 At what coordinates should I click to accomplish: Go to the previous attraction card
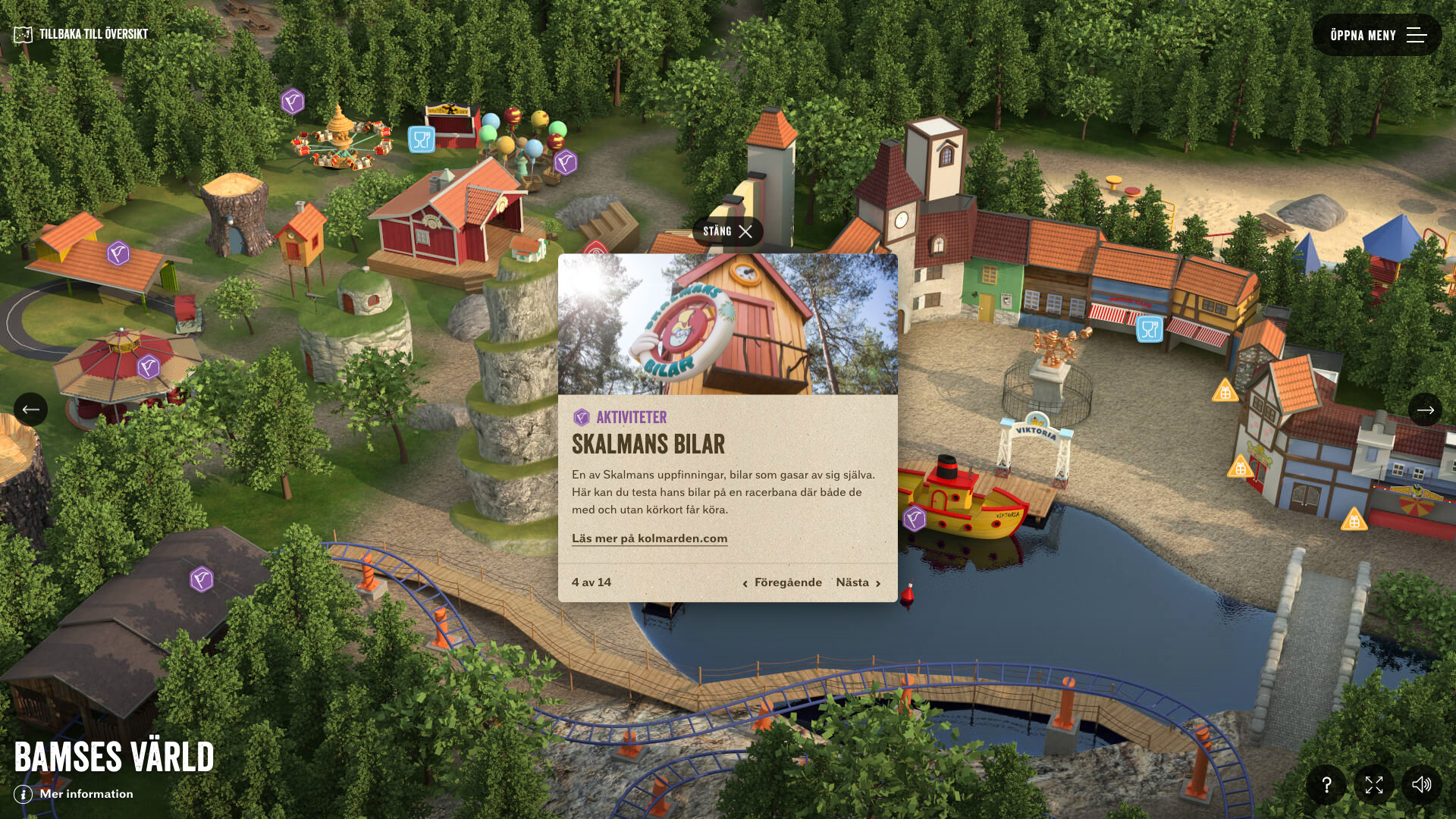[782, 582]
